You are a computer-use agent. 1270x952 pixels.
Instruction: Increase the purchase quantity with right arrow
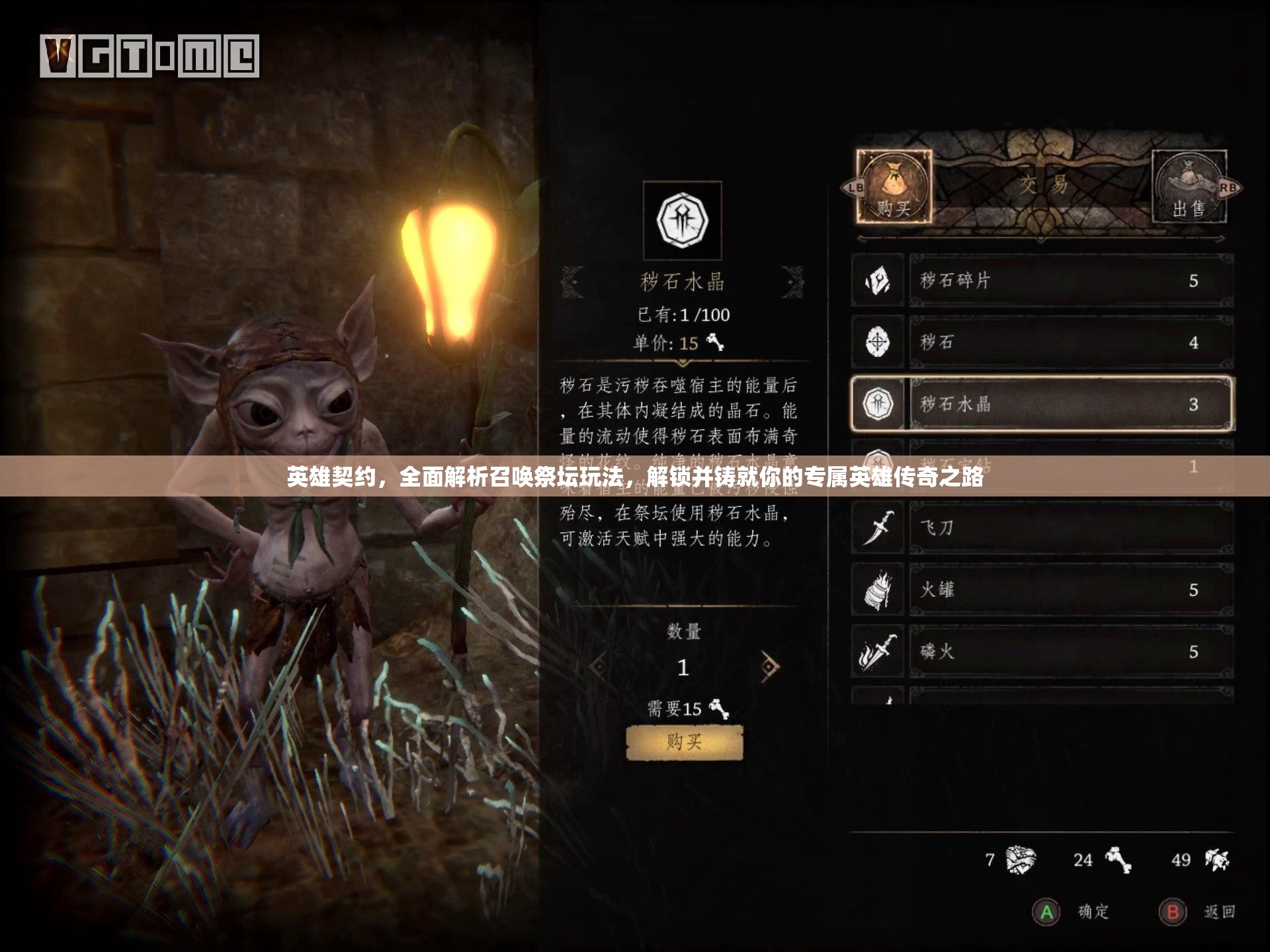pos(769,666)
